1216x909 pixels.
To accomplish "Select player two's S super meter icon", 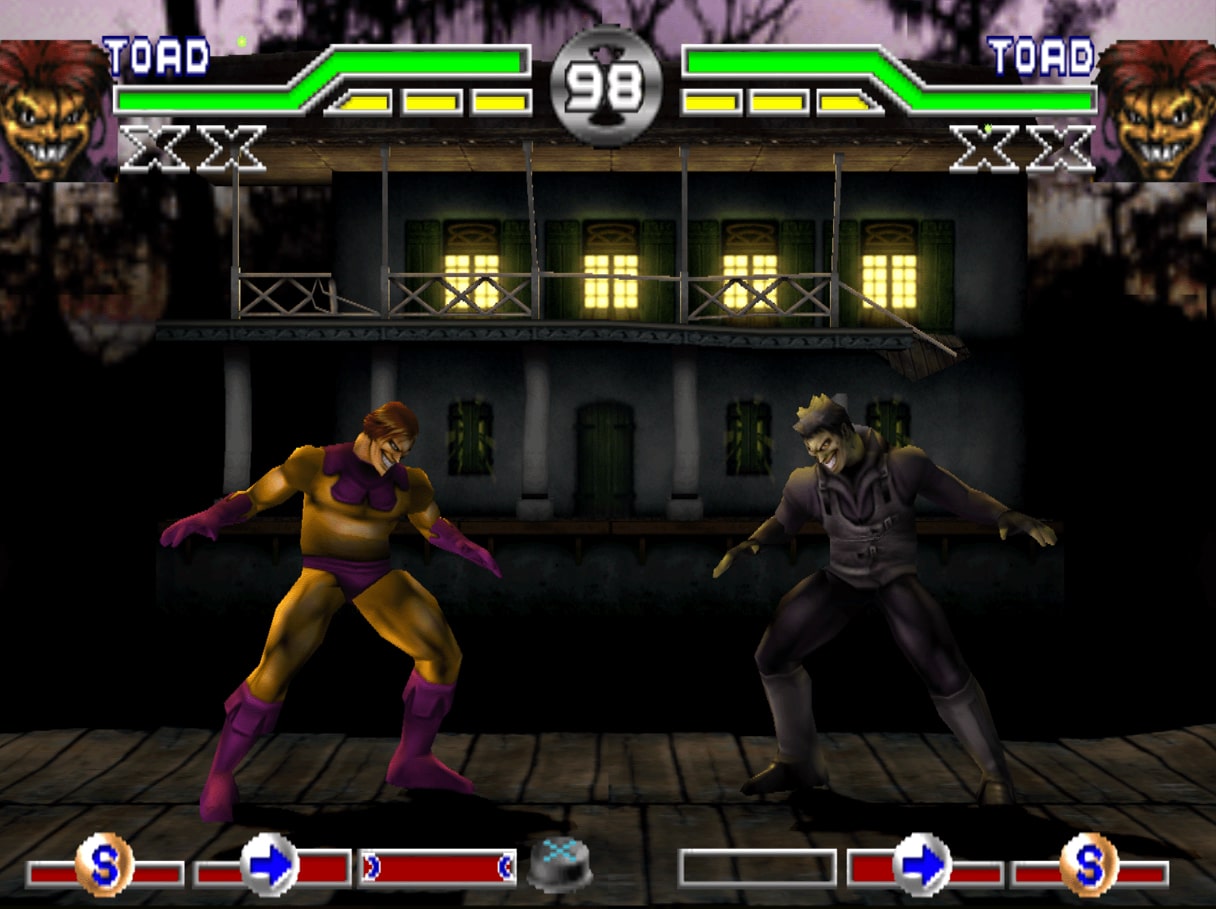I will point(1089,865).
